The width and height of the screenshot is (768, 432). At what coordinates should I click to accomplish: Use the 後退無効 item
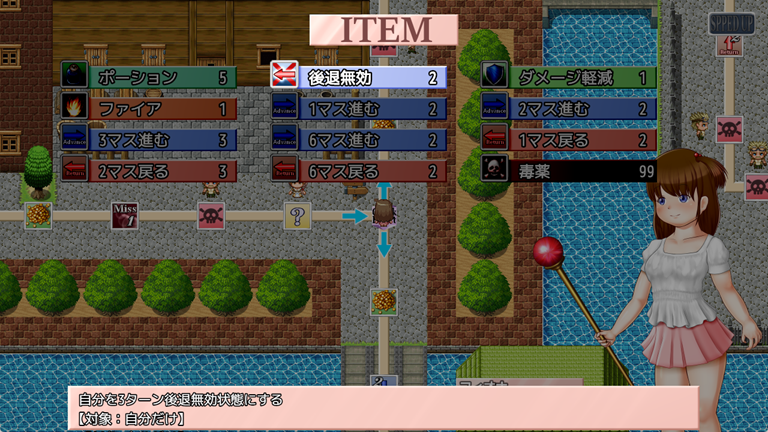click(359, 77)
